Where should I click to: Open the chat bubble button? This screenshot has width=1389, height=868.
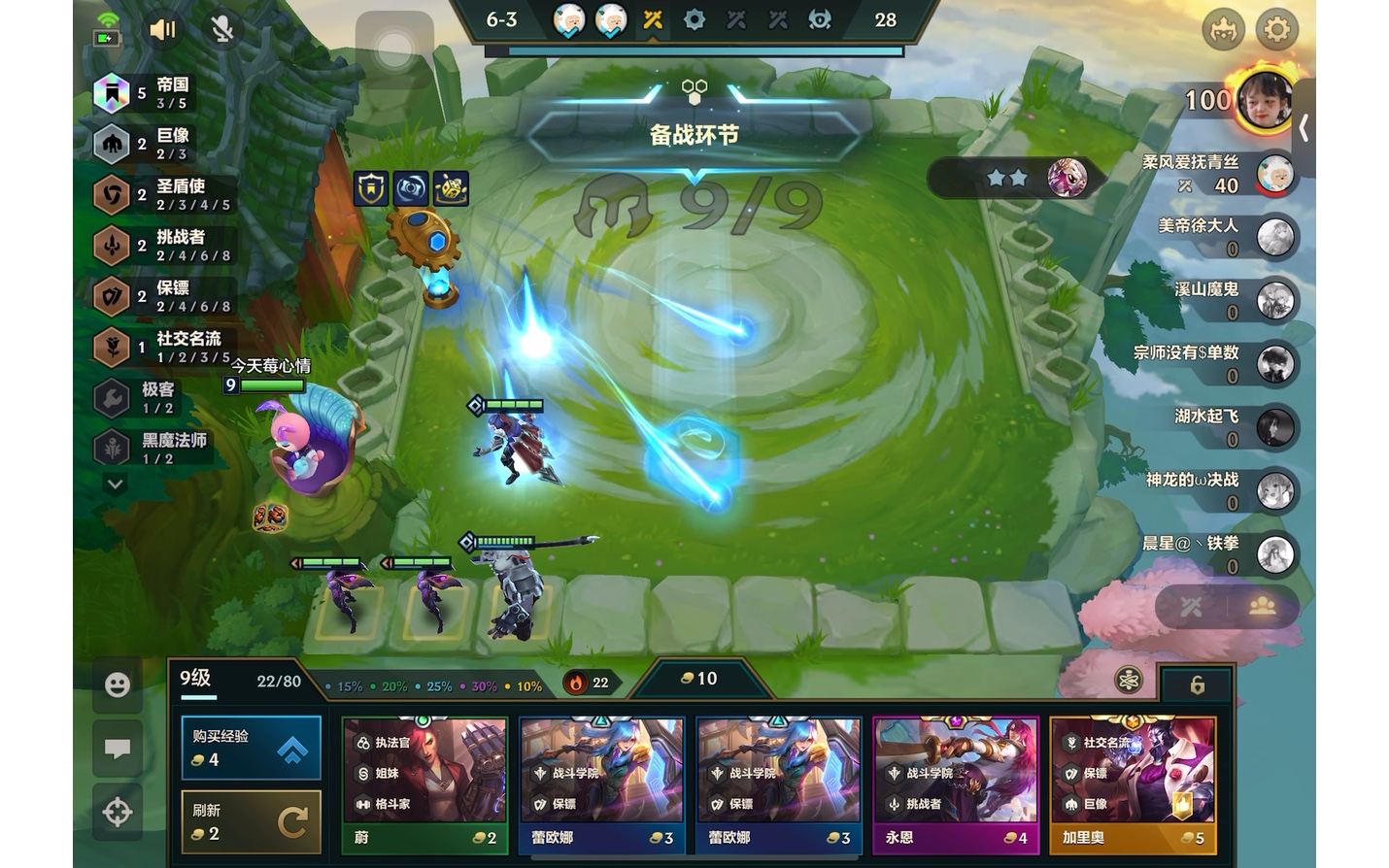118,749
